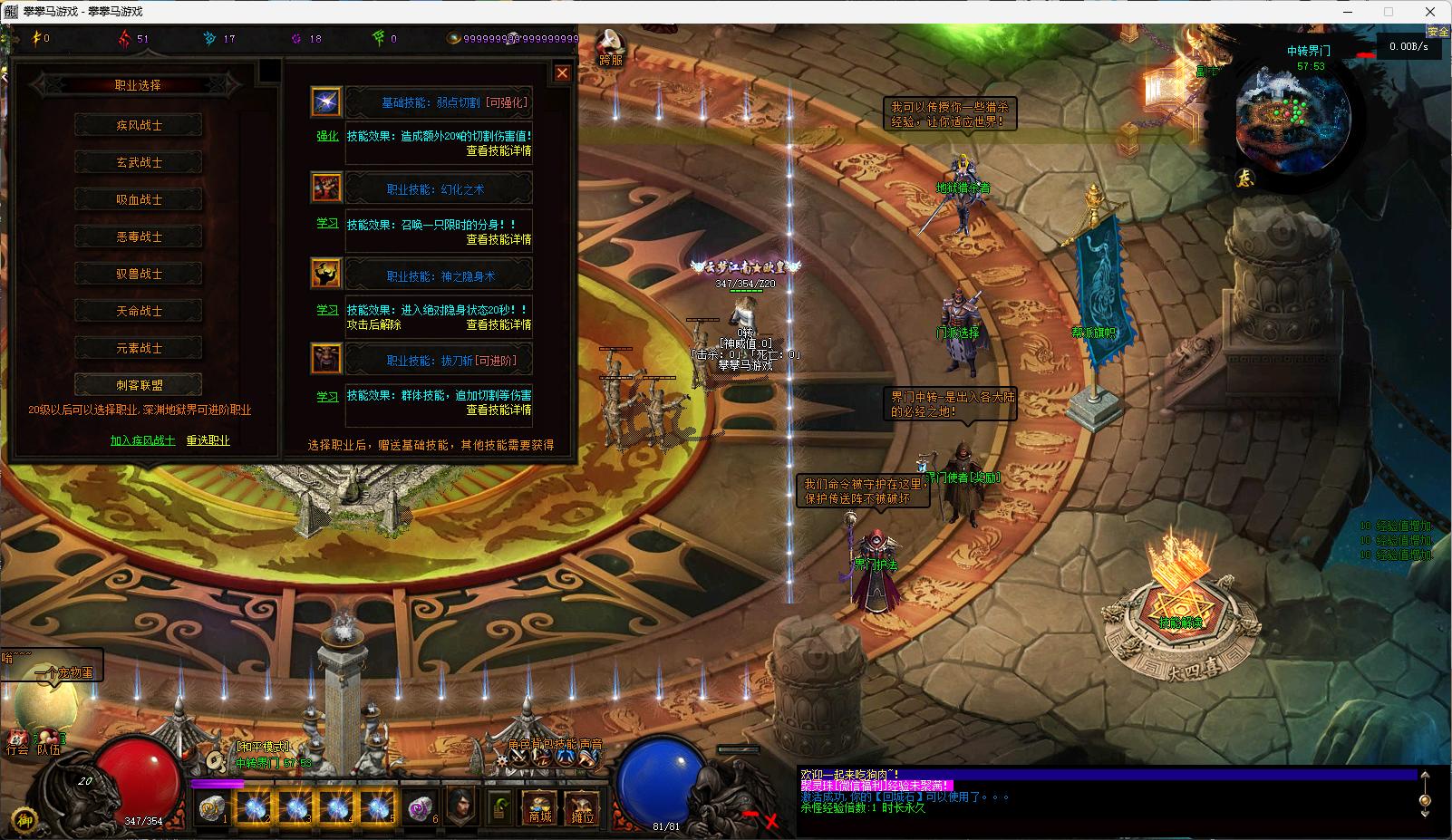Select the 天命战士 class button
The width and height of the screenshot is (1452, 840).
click(x=139, y=311)
